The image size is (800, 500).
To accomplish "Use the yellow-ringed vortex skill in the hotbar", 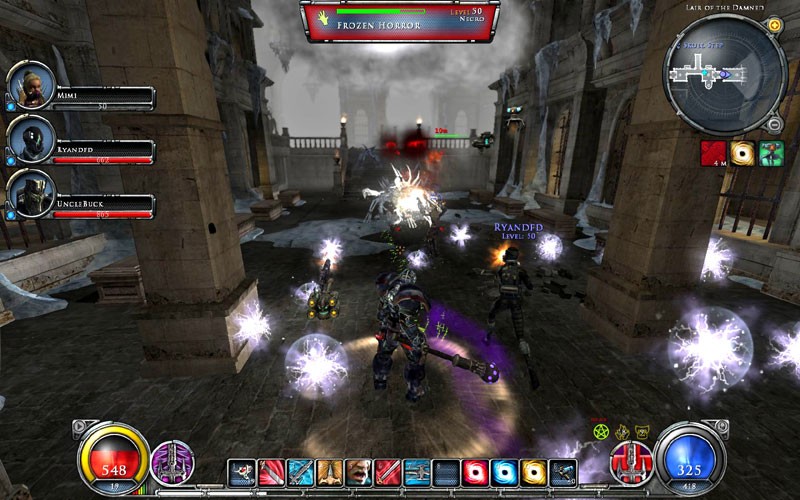I will pyautogui.click(x=534, y=472).
